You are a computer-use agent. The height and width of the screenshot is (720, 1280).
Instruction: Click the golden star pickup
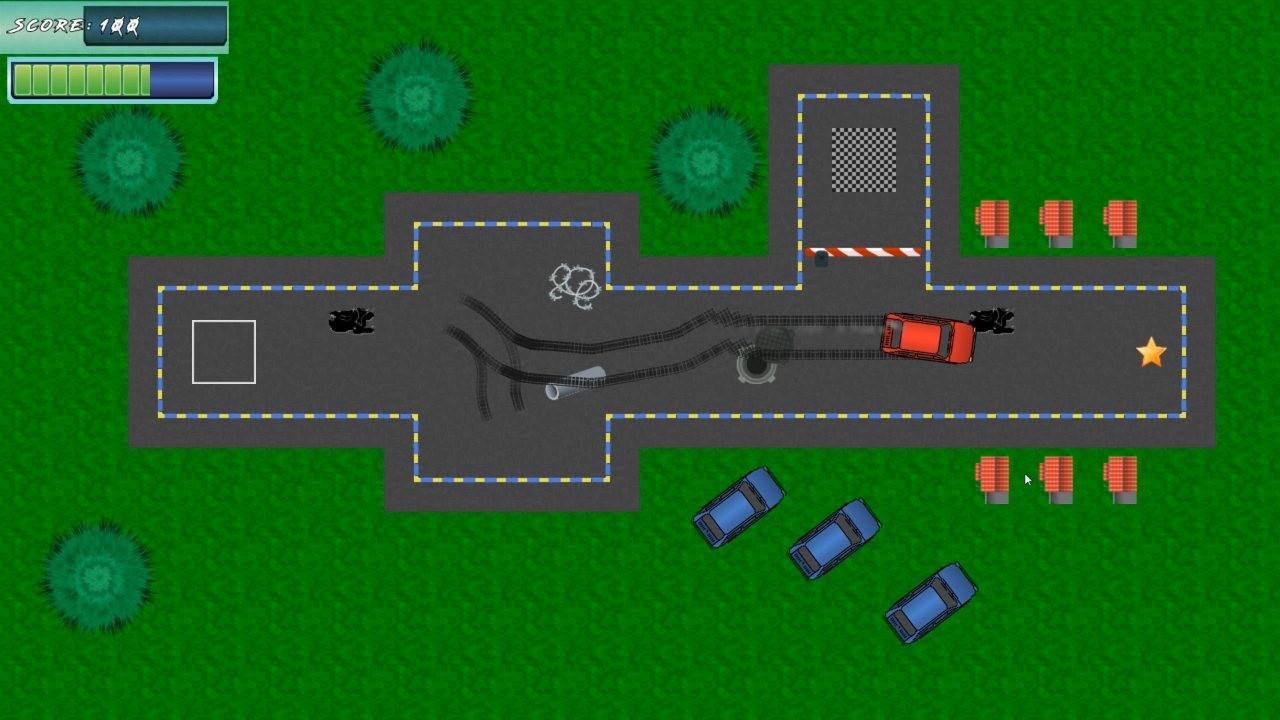point(1151,352)
